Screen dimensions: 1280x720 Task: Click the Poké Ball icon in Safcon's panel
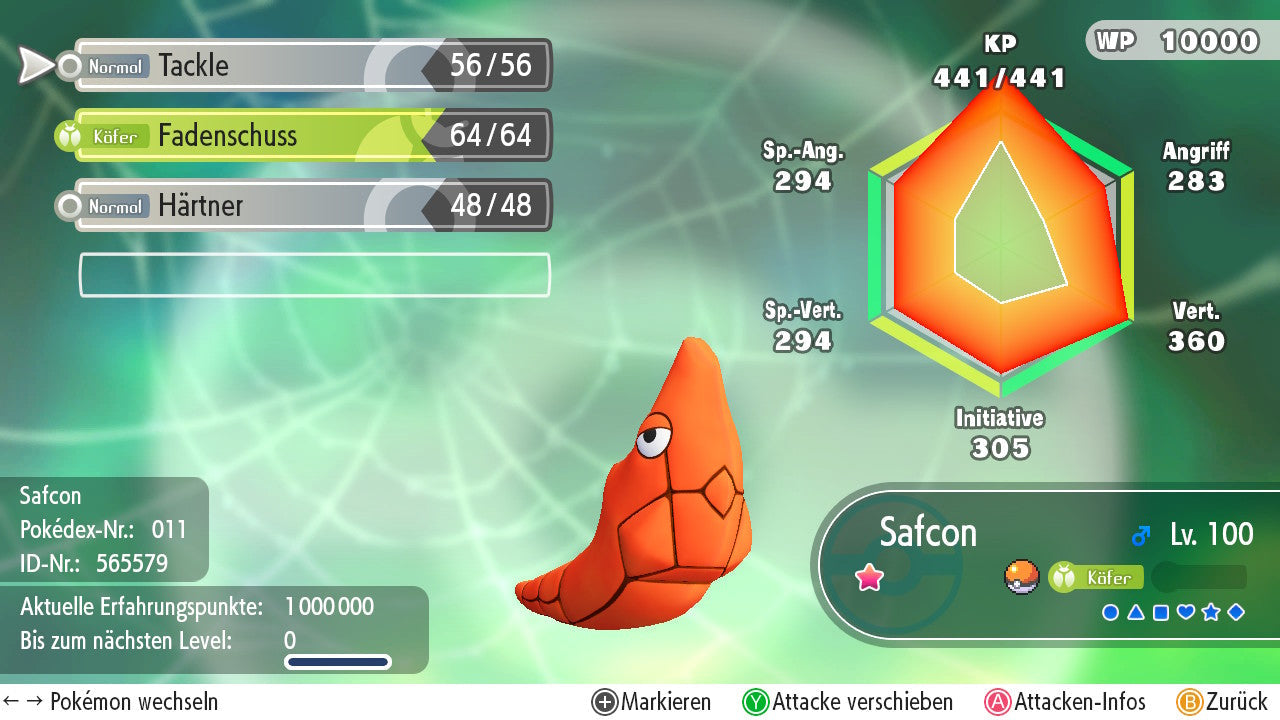[x=1021, y=577]
